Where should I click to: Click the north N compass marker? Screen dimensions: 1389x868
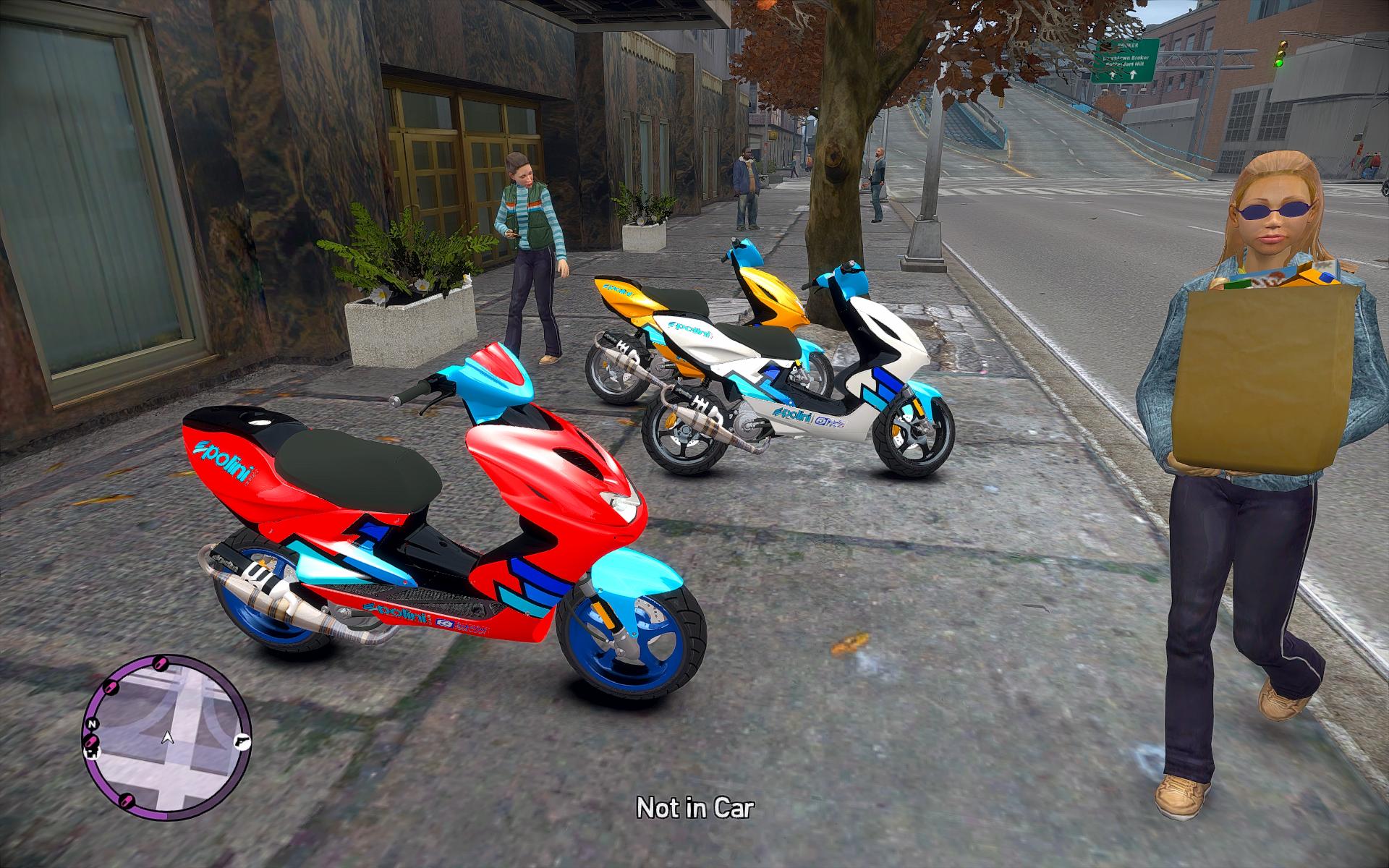click(92, 724)
